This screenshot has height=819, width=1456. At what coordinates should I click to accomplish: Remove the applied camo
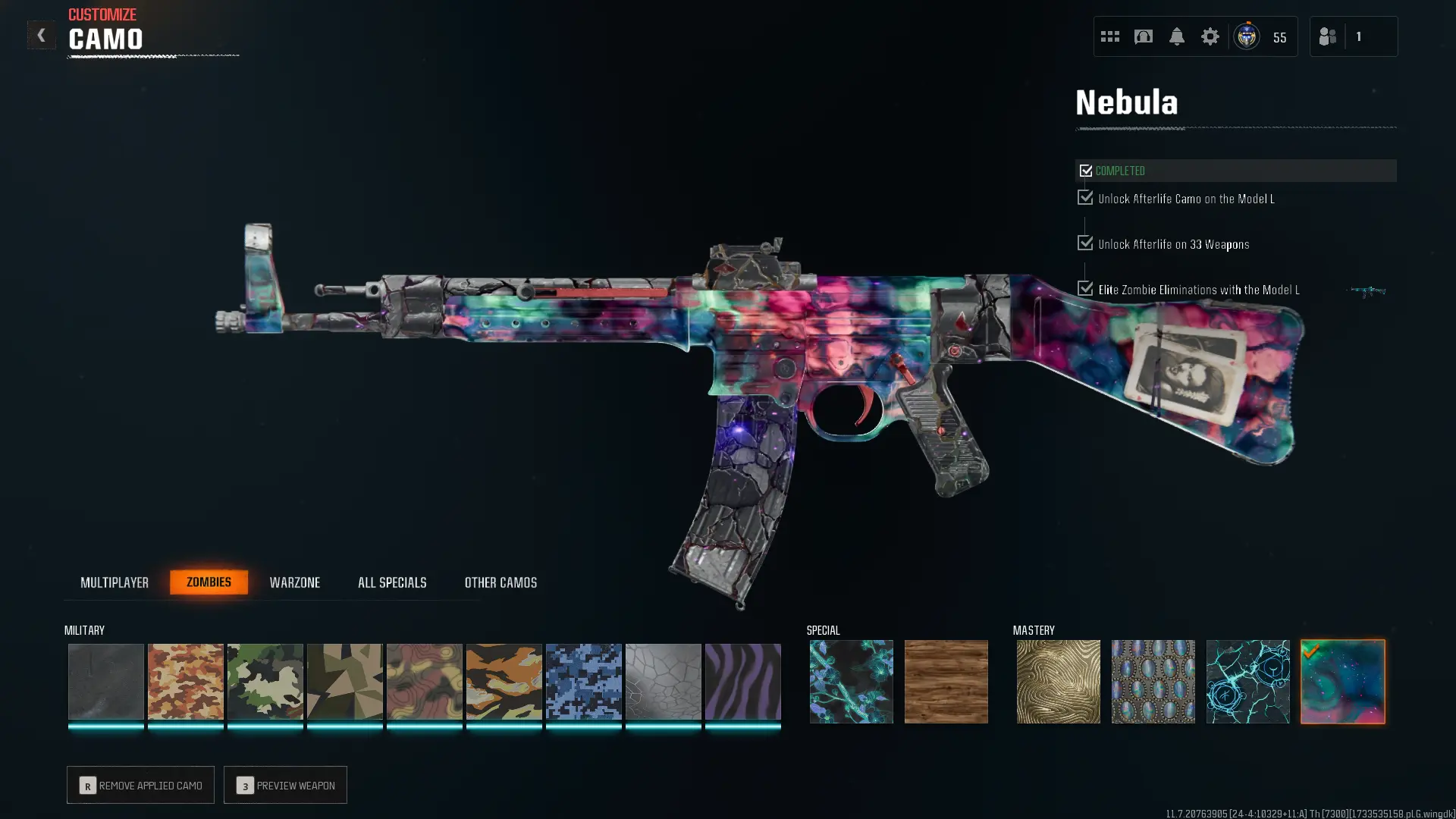140,785
